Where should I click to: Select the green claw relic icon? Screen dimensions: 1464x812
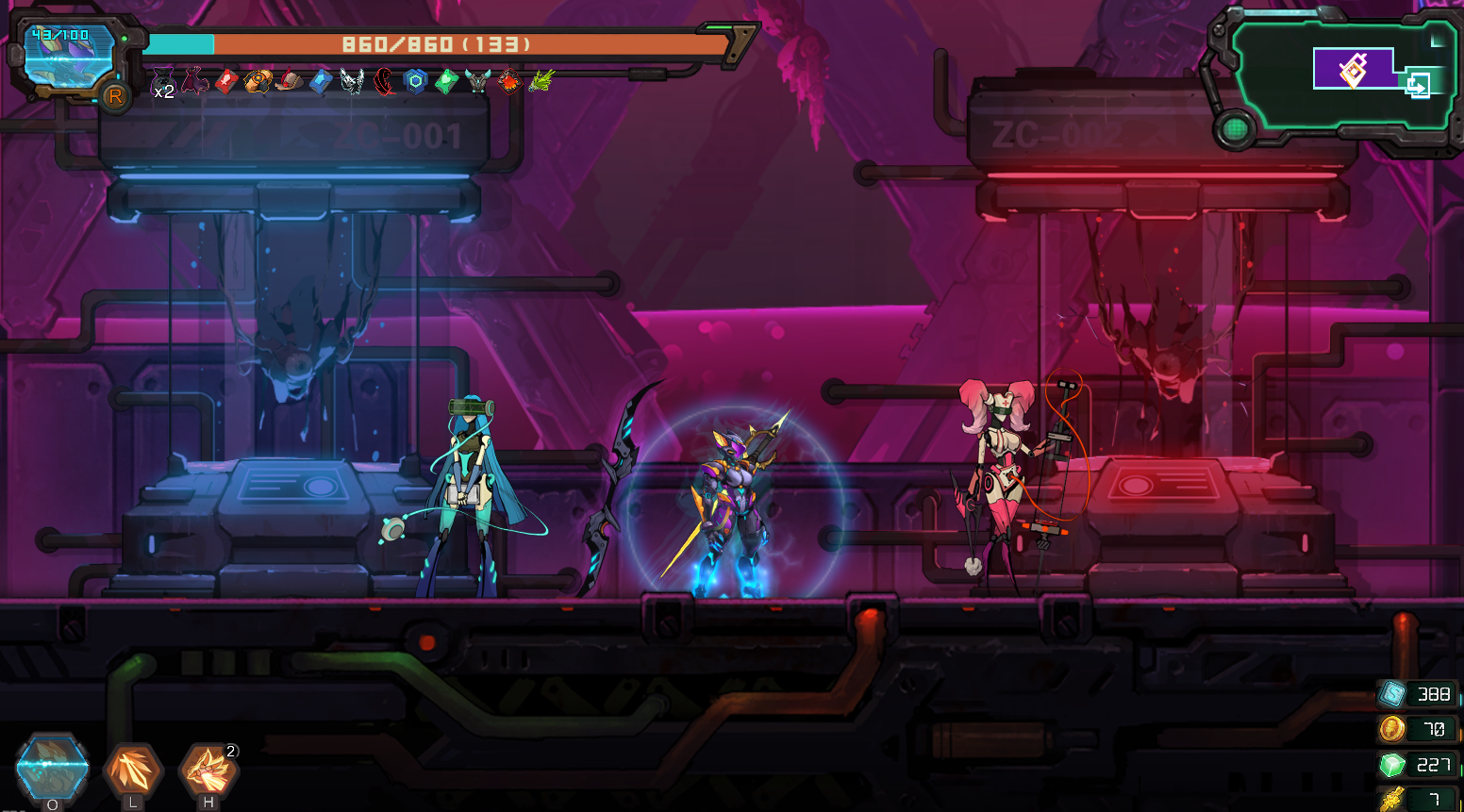[x=541, y=82]
